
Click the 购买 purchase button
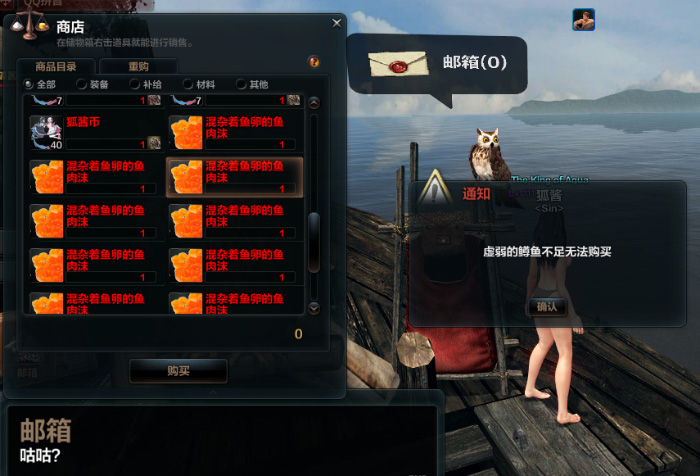(x=178, y=371)
